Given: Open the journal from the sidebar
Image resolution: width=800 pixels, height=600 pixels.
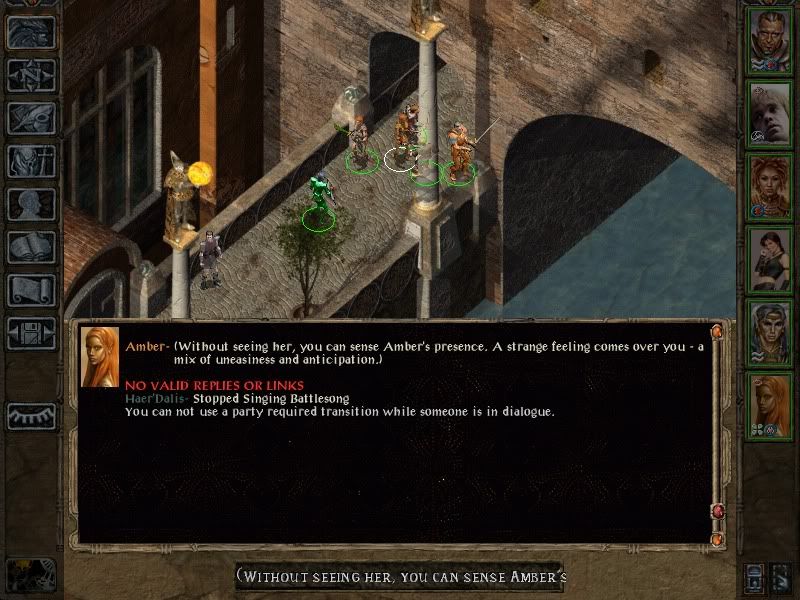Looking at the screenshot, I should point(31,118).
